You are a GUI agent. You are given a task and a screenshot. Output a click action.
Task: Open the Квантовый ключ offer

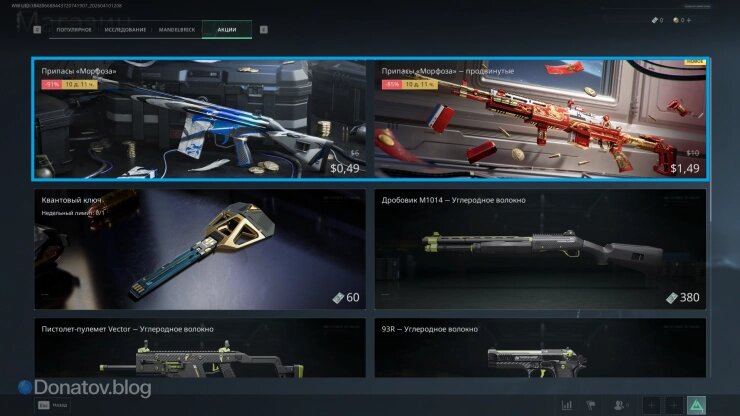(x=200, y=249)
